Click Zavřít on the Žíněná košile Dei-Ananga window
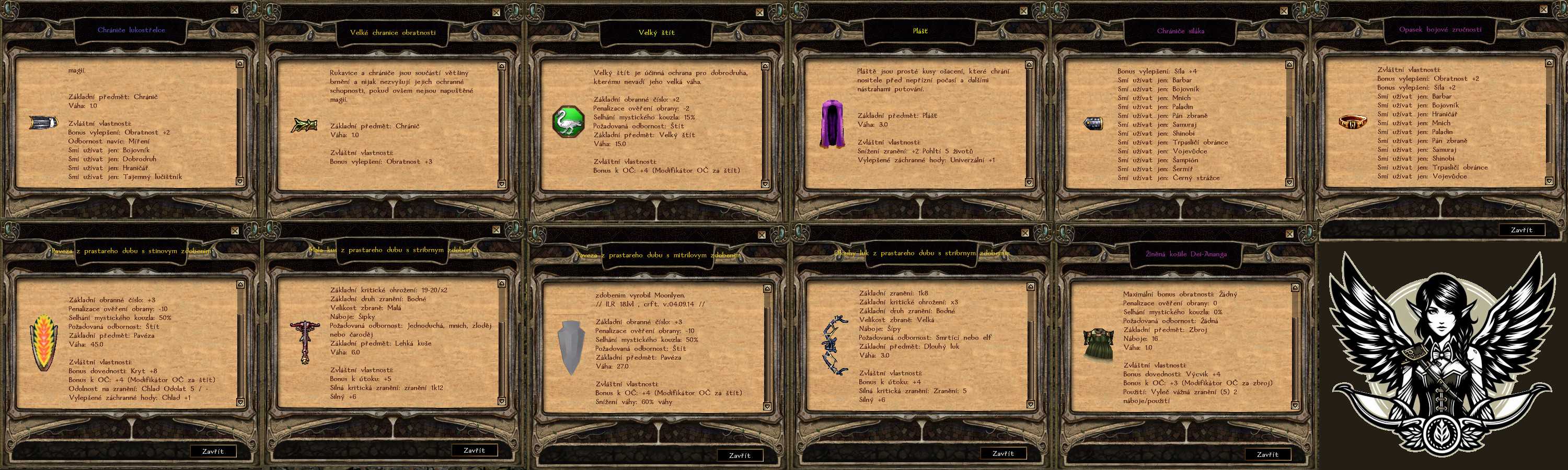This screenshot has width=1568, height=470. 1267,454
